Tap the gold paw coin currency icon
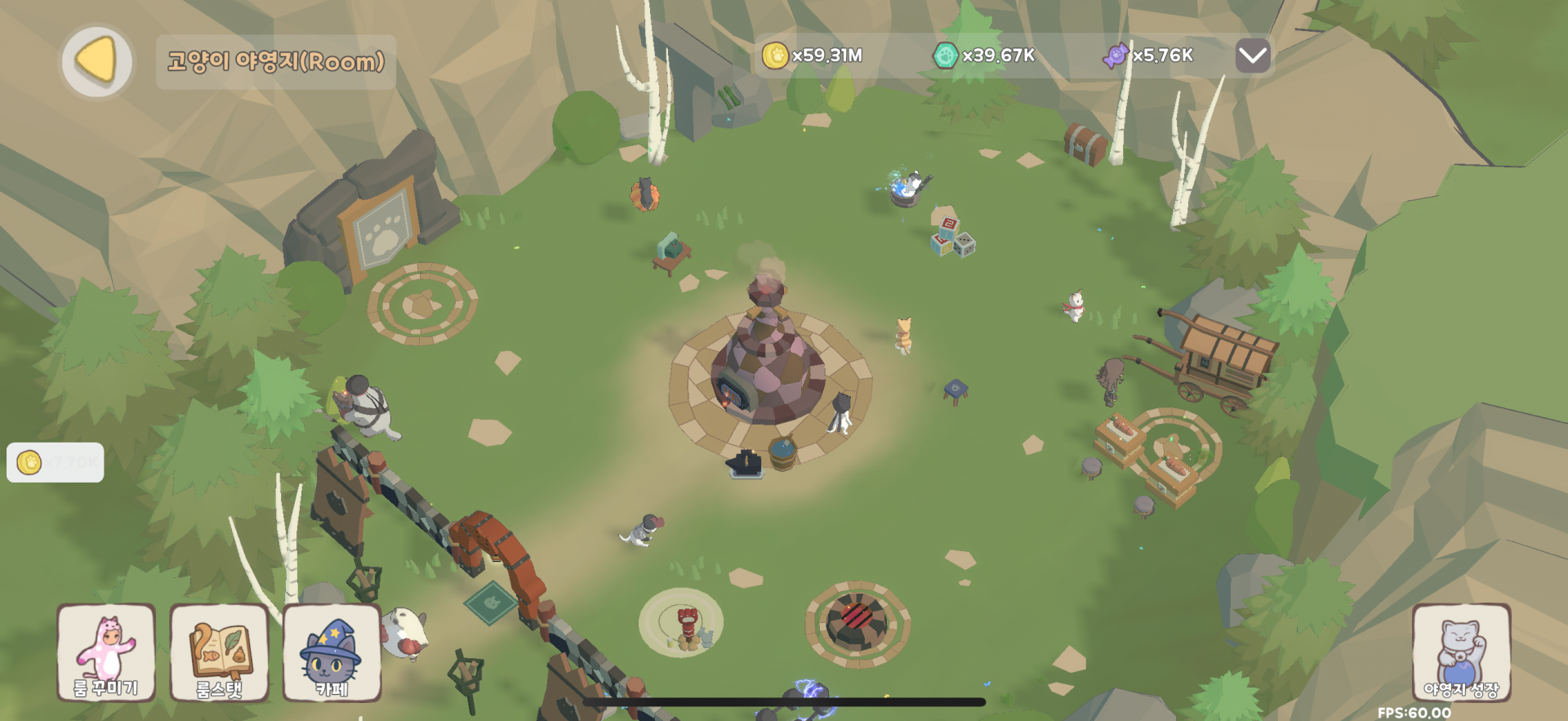The height and width of the screenshot is (721, 1568). pyautogui.click(x=774, y=56)
